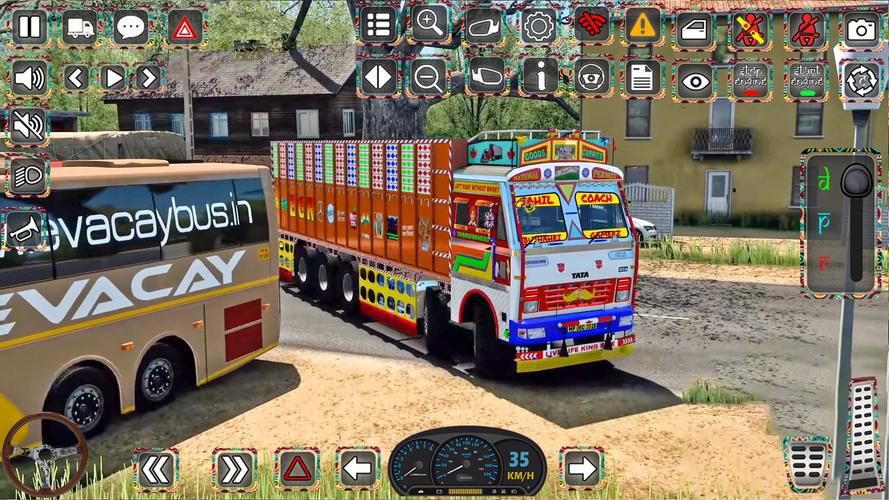Turn on the headlights icon
This screenshot has width=889, height=500.
pyautogui.click(x=29, y=177)
